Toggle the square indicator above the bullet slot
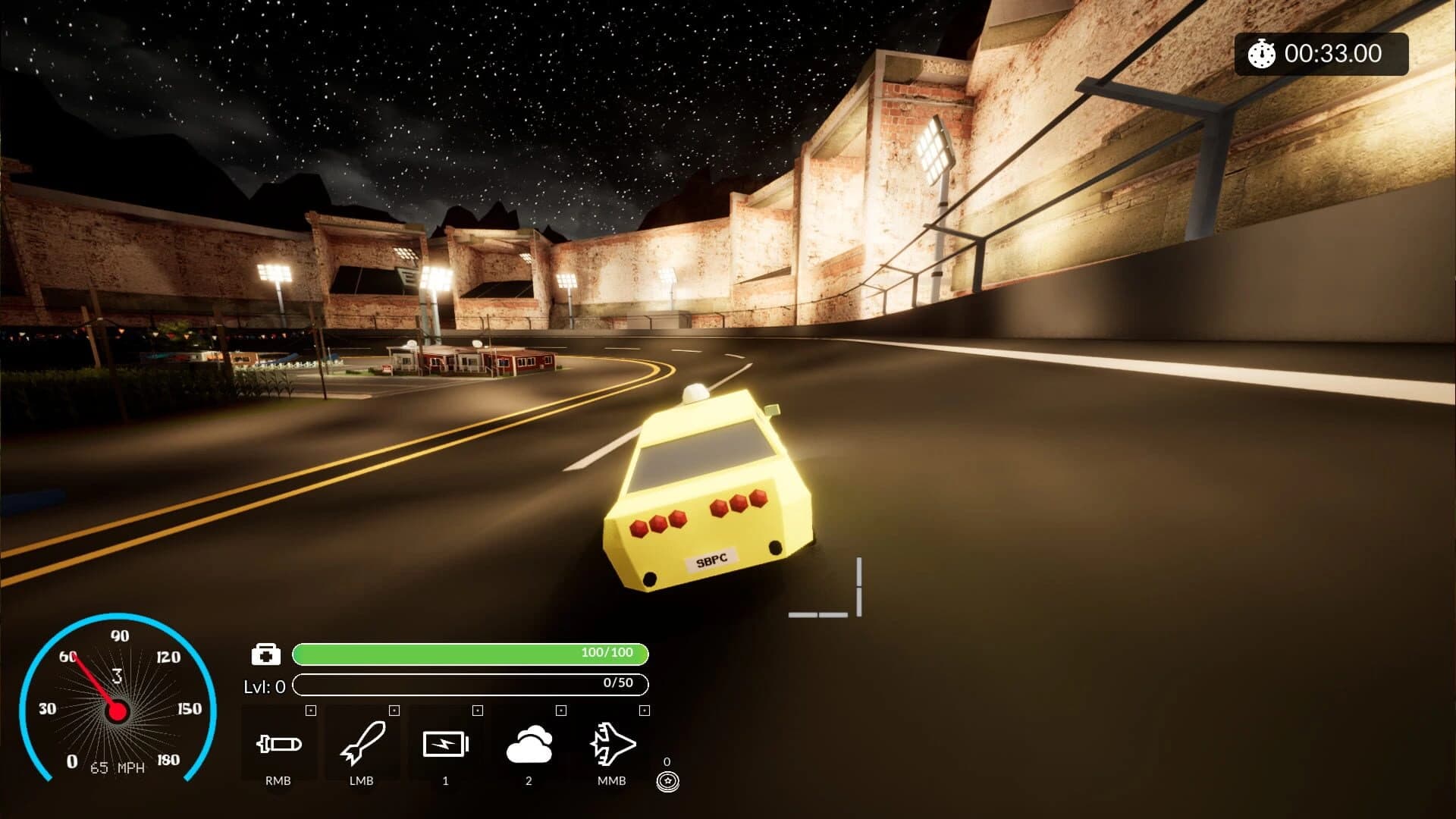This screenshot has height=819, width=1456. 309,711
